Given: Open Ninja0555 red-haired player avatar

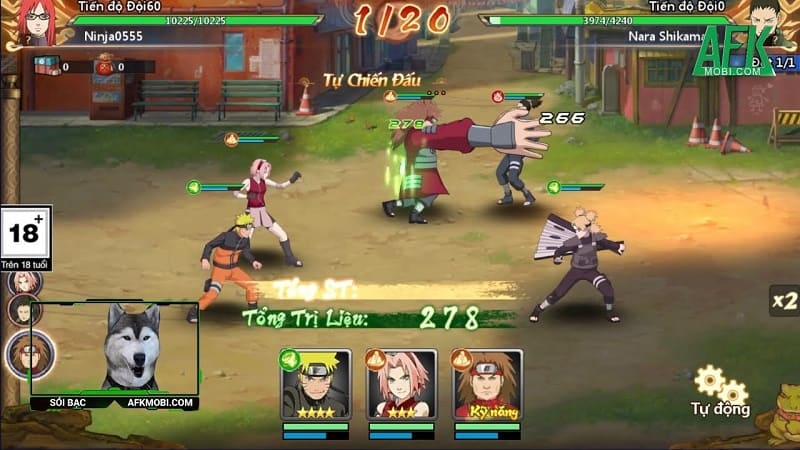Looking at the screenshot, I should (x=35, y=22).
